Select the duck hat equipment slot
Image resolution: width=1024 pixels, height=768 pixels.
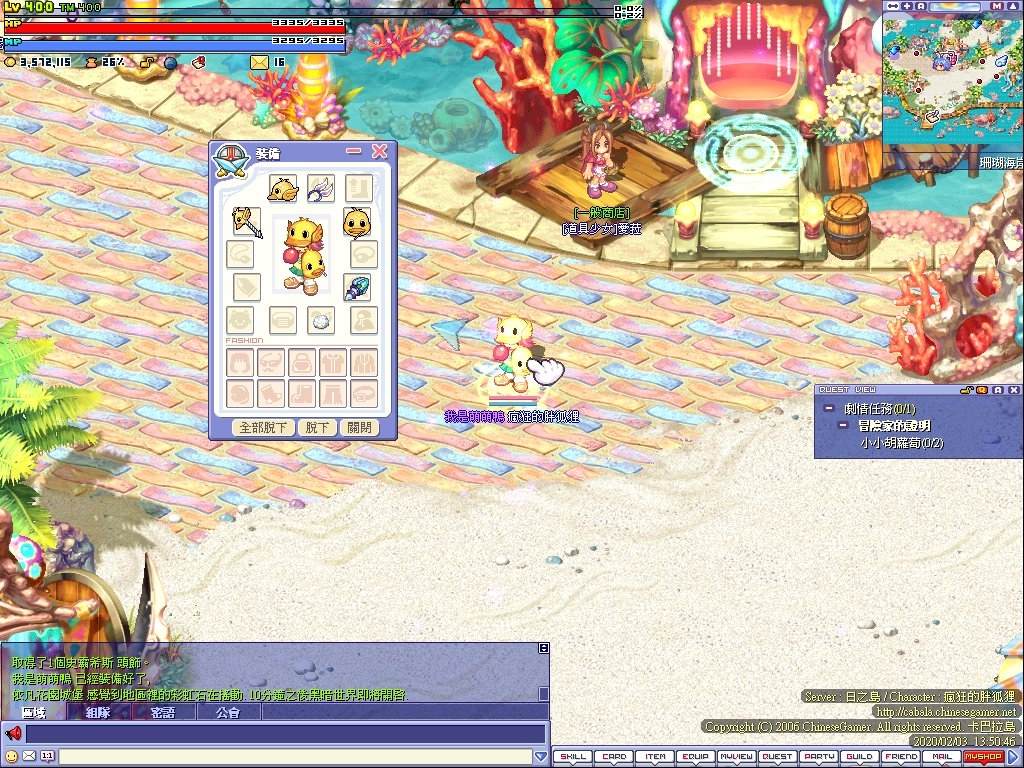pos(282,188)
